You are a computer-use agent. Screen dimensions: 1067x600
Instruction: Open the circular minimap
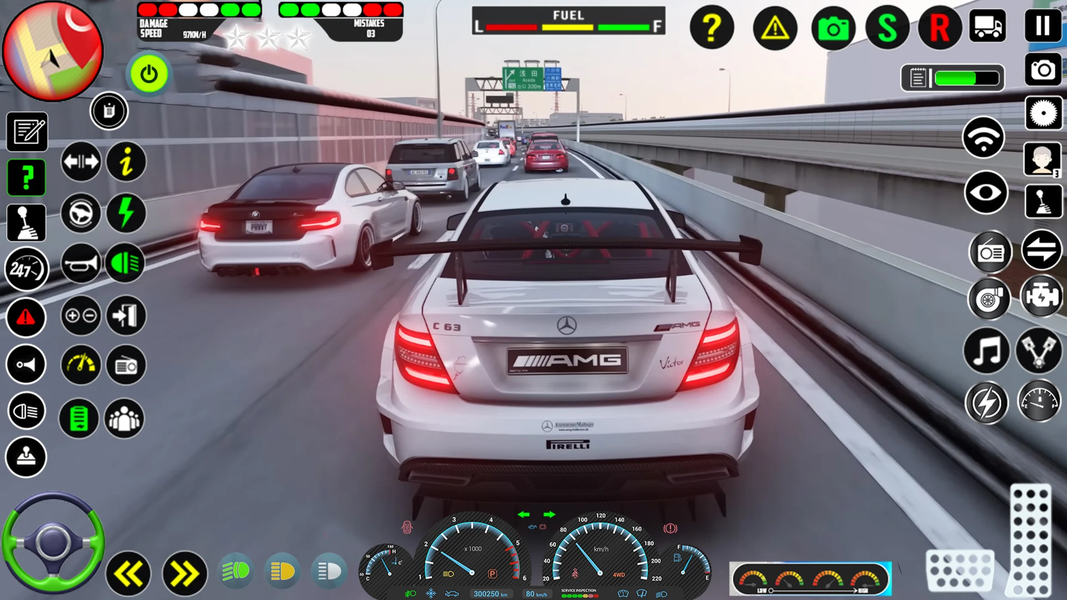(52, 51)
